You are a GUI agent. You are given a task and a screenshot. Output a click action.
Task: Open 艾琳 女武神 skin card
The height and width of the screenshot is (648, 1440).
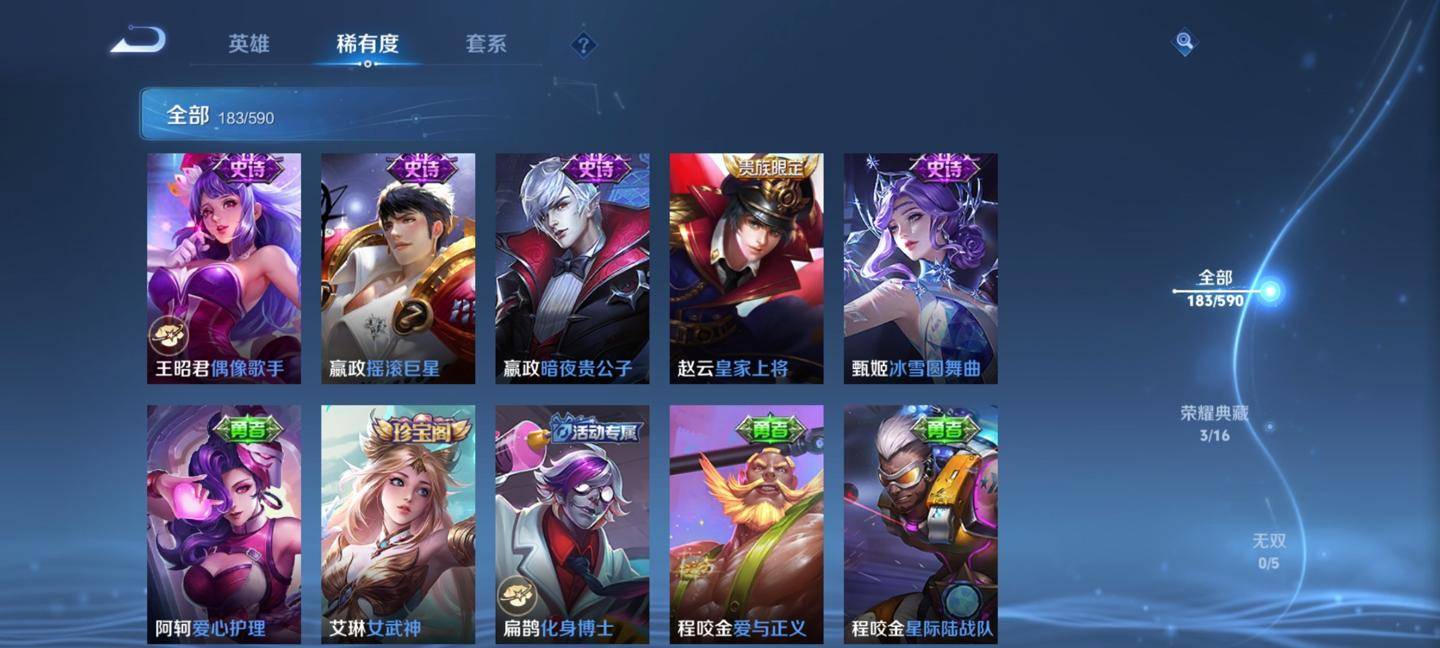[x=398, y=523]
